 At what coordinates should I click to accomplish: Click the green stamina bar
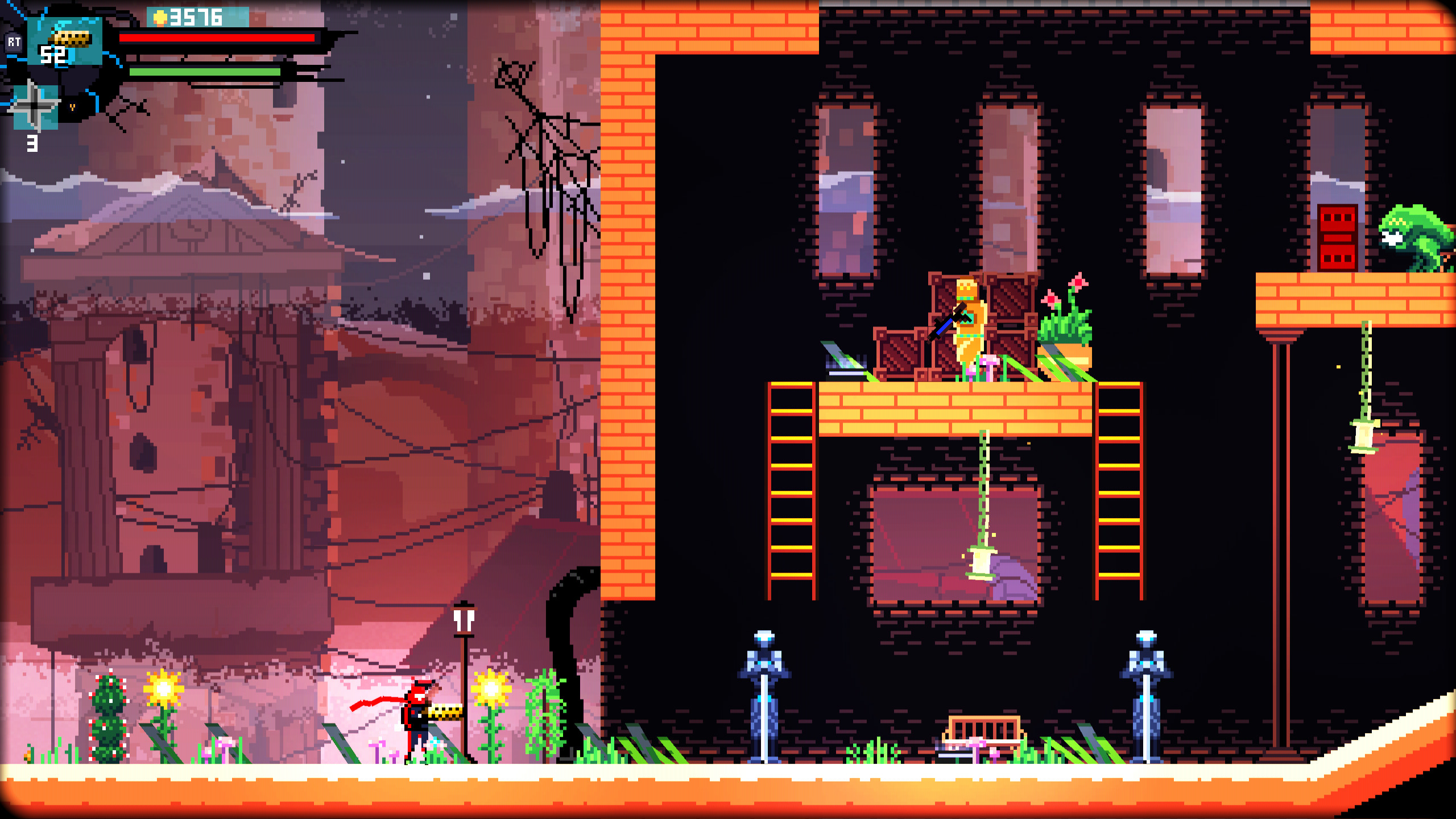(205, 72)
